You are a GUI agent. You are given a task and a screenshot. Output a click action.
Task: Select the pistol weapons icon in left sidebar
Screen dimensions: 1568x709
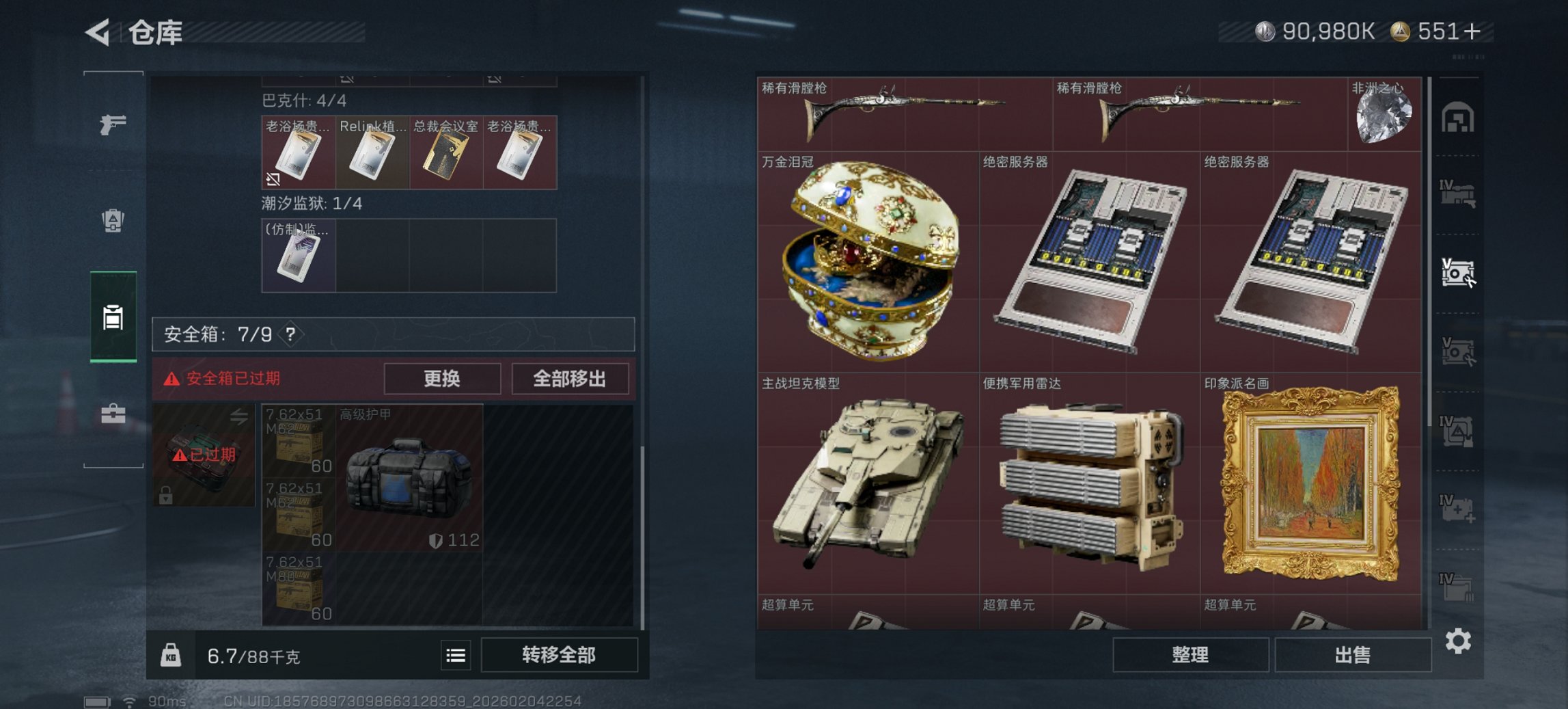[x=113, y=126]
